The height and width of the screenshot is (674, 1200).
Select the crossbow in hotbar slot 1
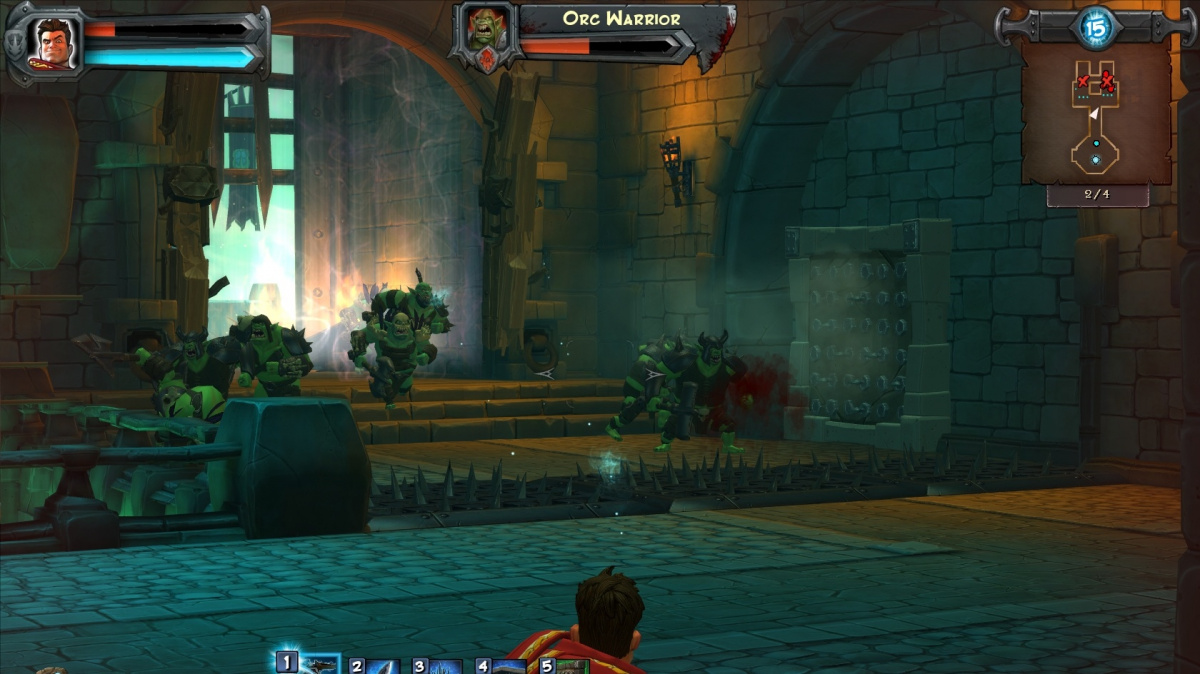pyautogui.click(x=320, y=665)
